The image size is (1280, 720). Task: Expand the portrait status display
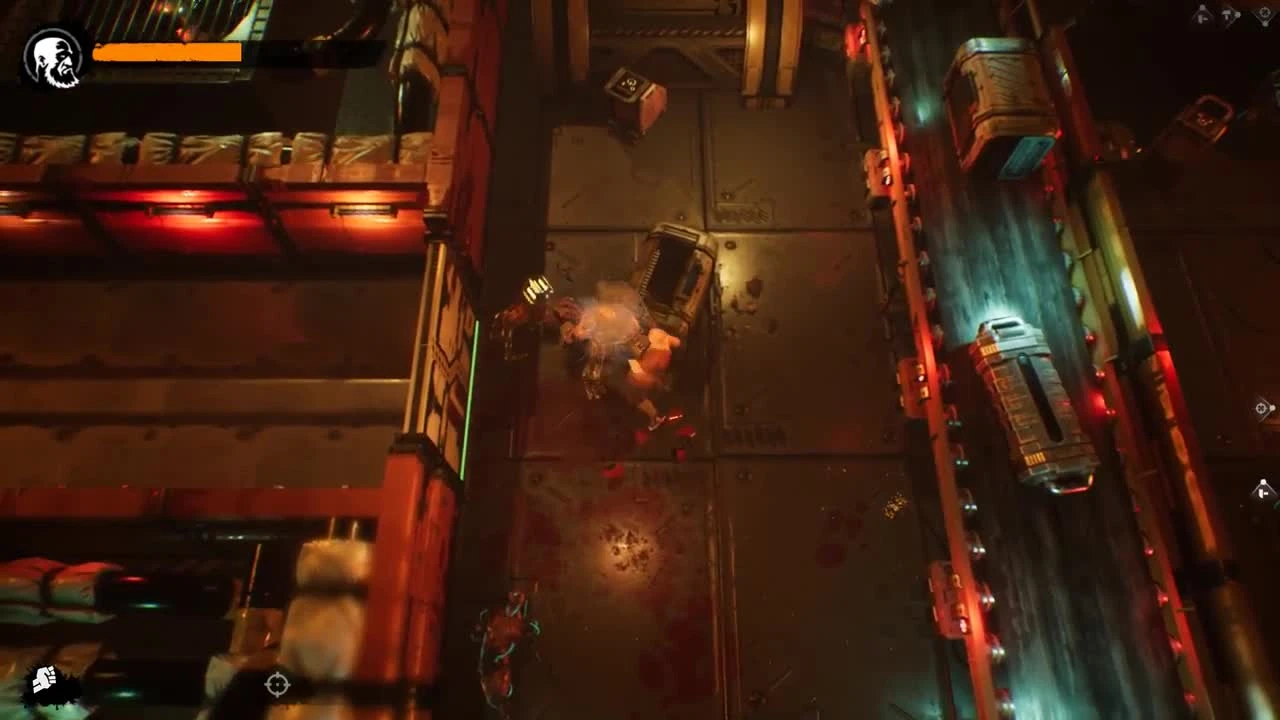tap(52, 54)
